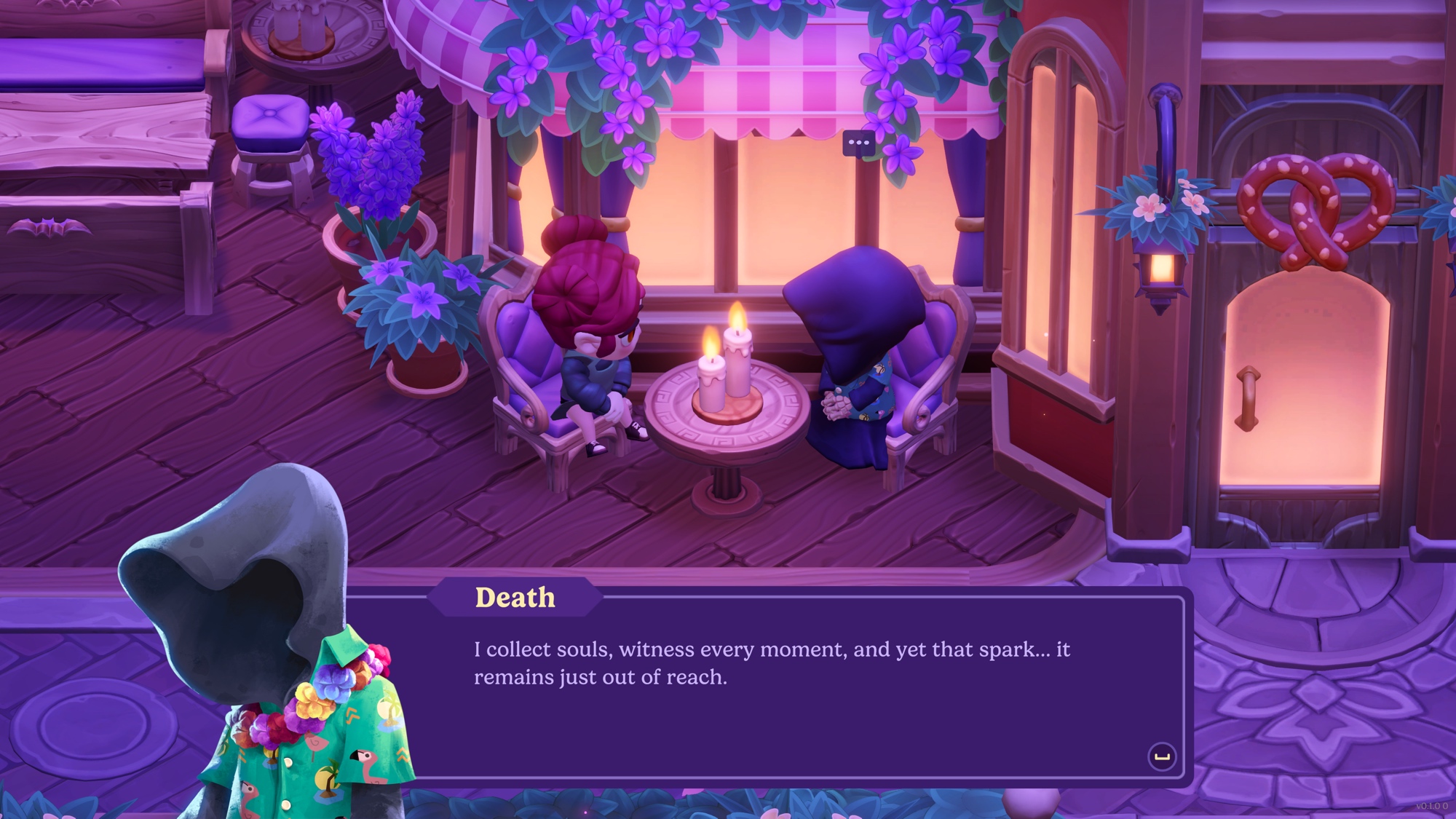Advance Death's dialogue text box
This screenshot has width=1456, height=819.
(x=1161, y=756)
